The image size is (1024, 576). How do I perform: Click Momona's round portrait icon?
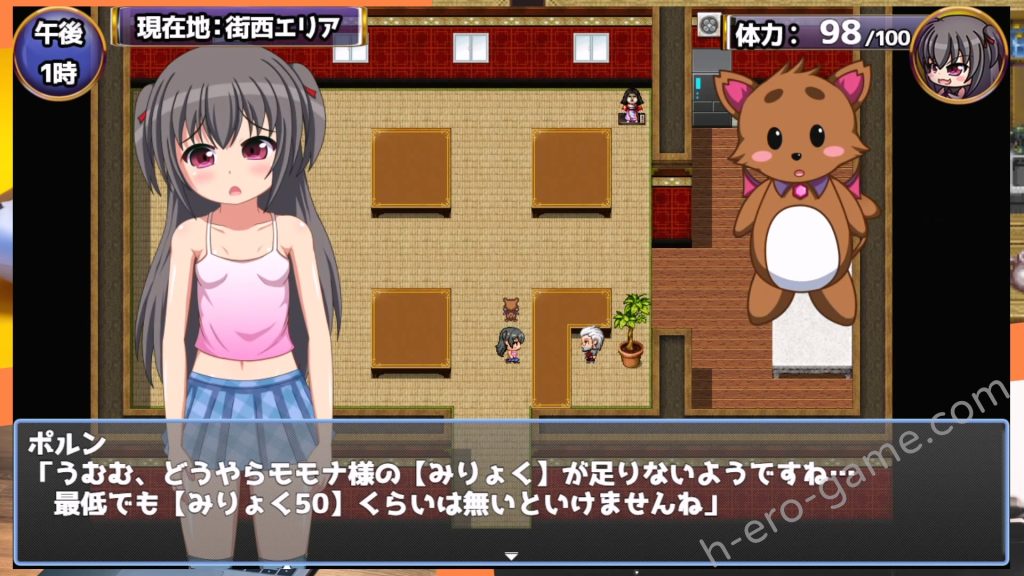pos(959,55)
